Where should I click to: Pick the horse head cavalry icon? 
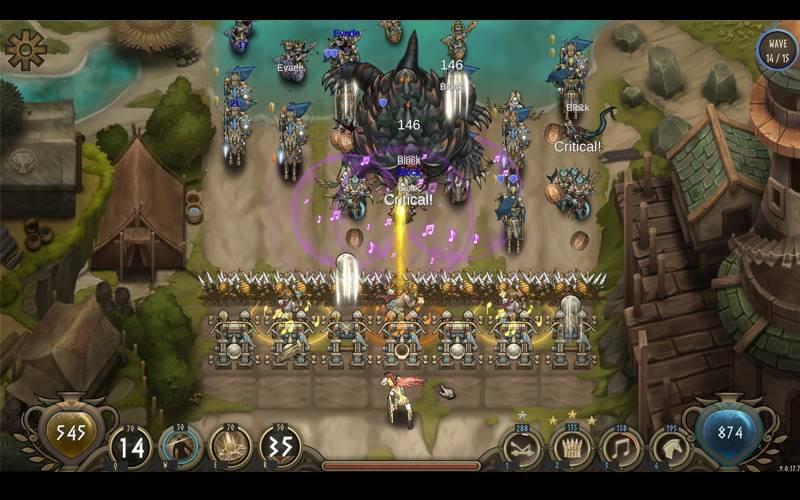coord(670,448)
